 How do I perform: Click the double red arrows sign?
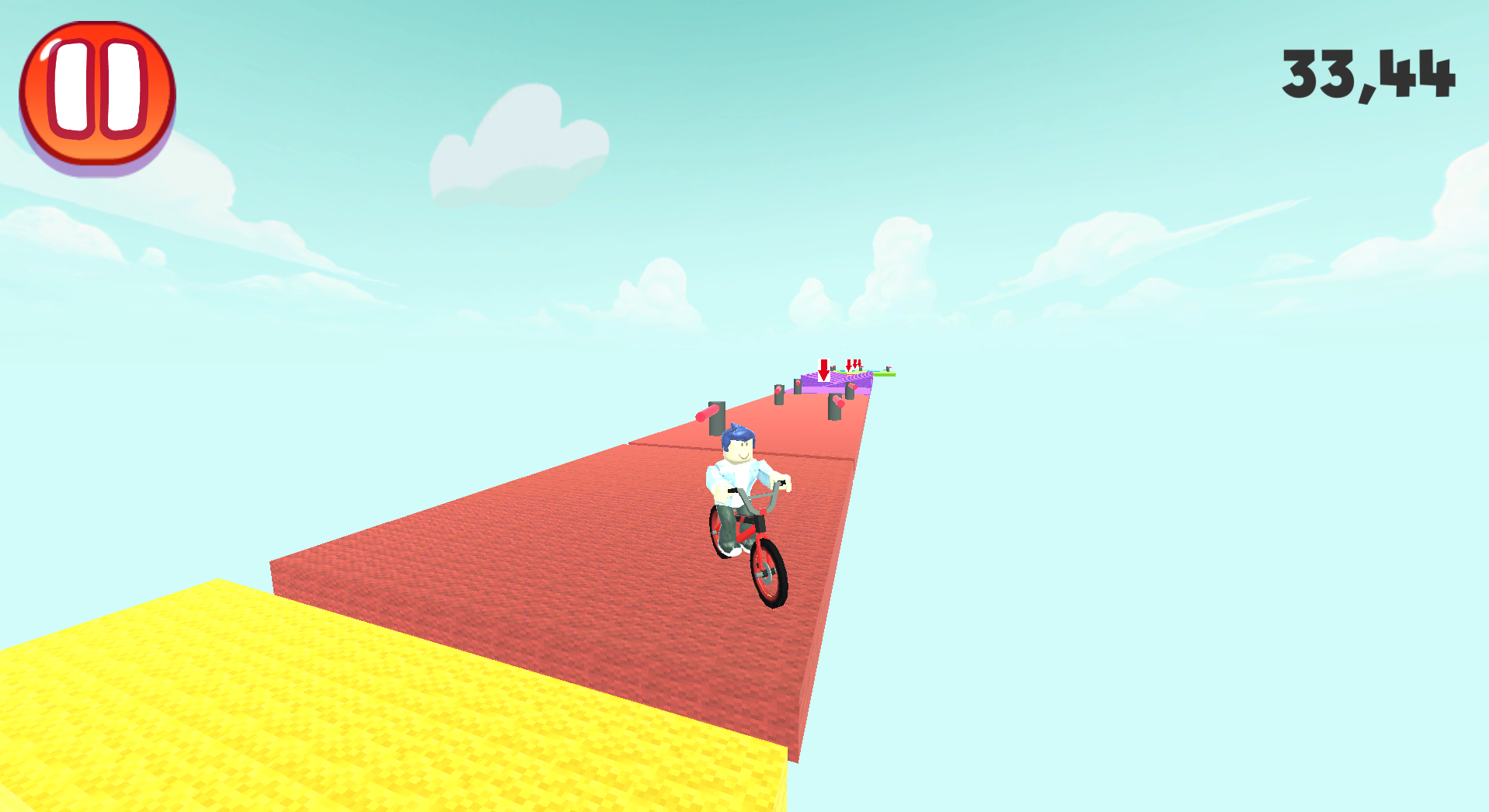pos(854,364)
